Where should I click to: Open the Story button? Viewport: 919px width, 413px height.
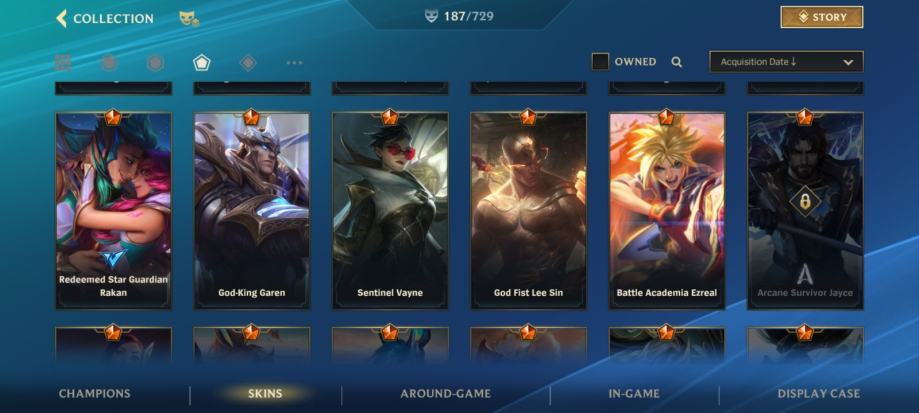pos(821,17)
